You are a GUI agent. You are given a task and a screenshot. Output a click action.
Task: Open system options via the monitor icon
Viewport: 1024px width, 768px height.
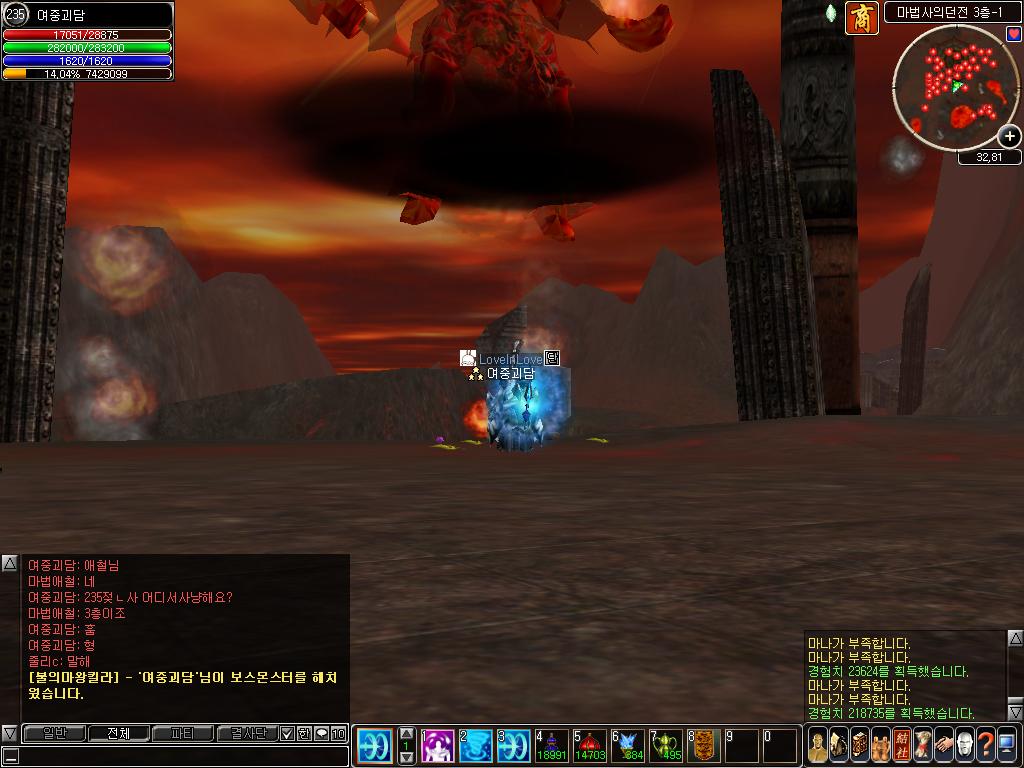pyautogui.click(x=1008, y=745)
